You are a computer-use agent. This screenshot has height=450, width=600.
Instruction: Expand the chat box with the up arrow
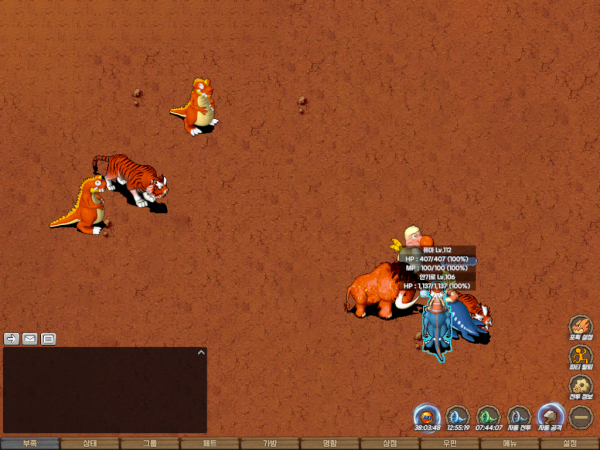coord(201,353)
